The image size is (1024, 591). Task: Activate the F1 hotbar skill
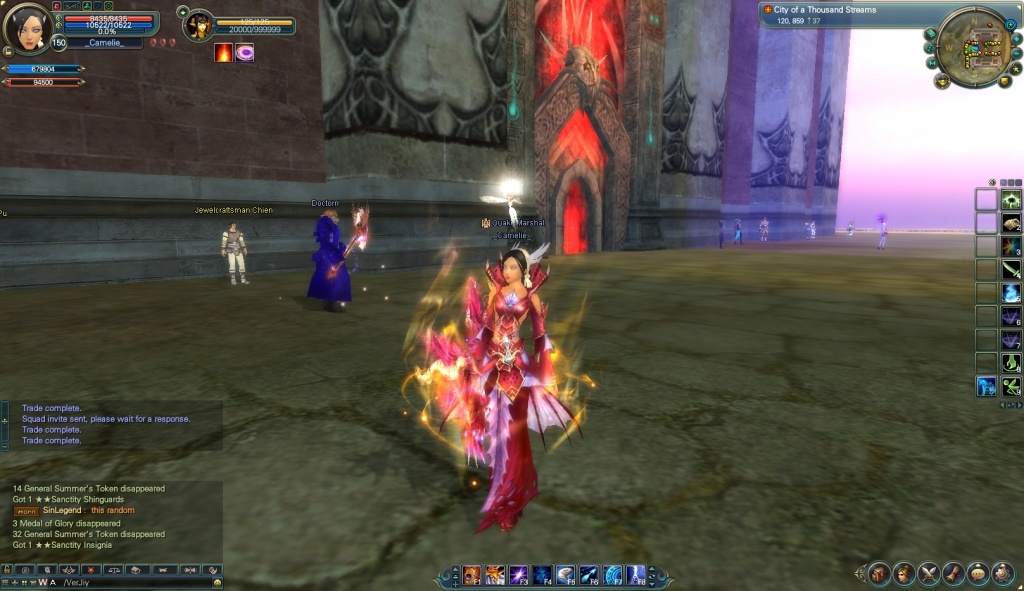pyautogui.click(x=471, y=575)
